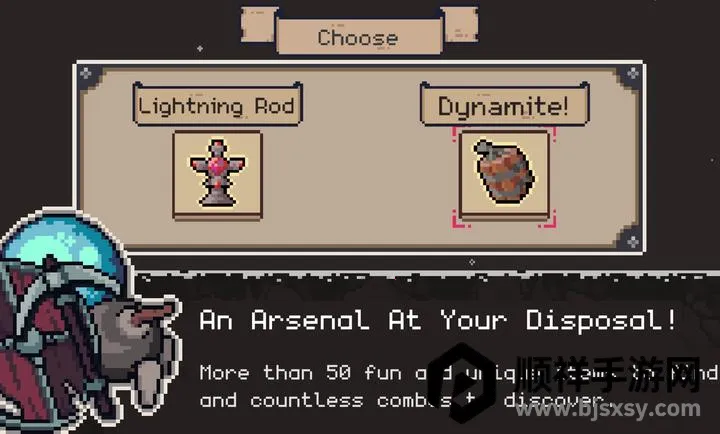
Task: Pick the Dynamite barrel item icon
Action: coord(505,174)
